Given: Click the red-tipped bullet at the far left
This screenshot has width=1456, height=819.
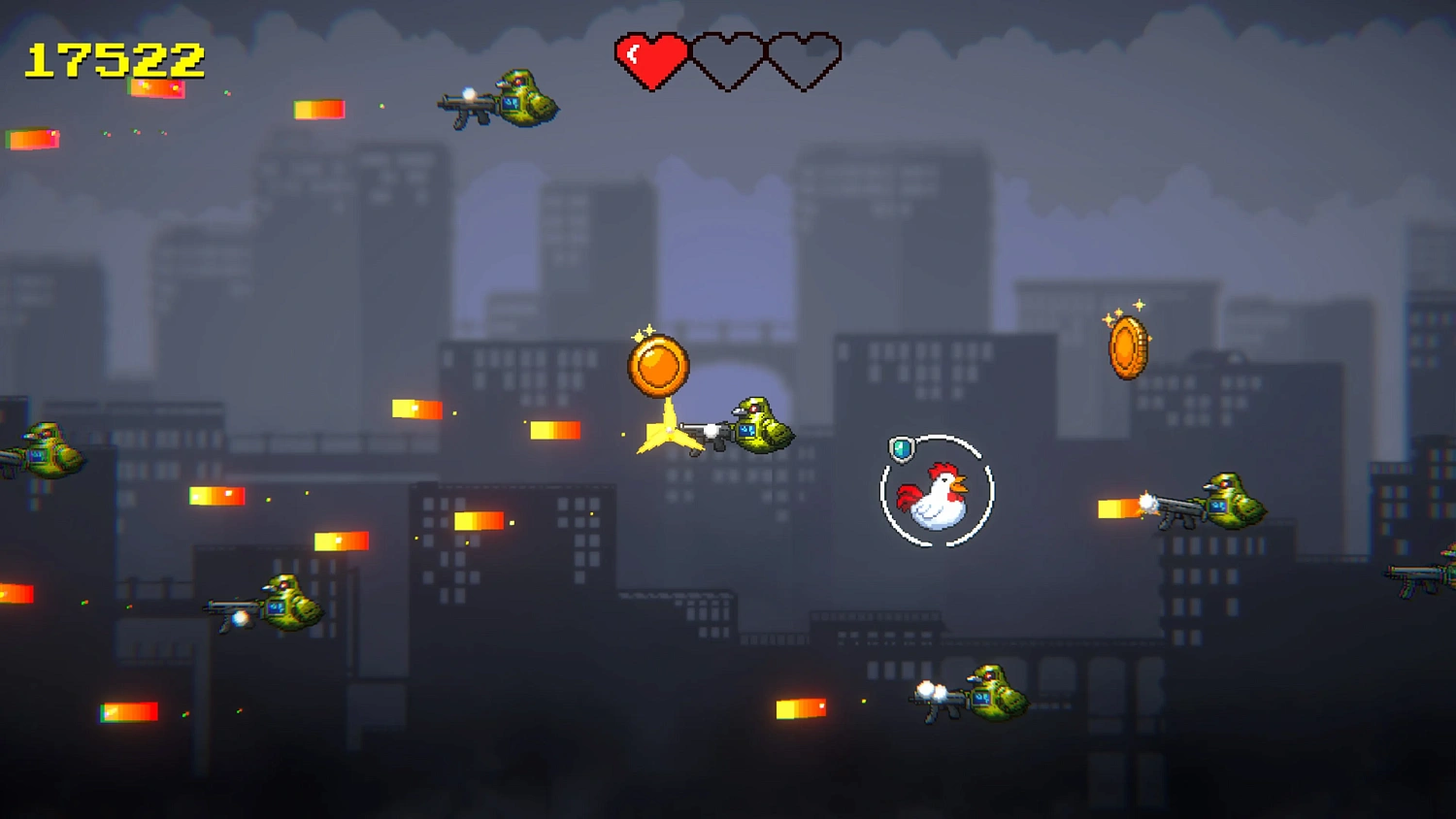Looking at the screenshot, I should [x=32, y=139].
